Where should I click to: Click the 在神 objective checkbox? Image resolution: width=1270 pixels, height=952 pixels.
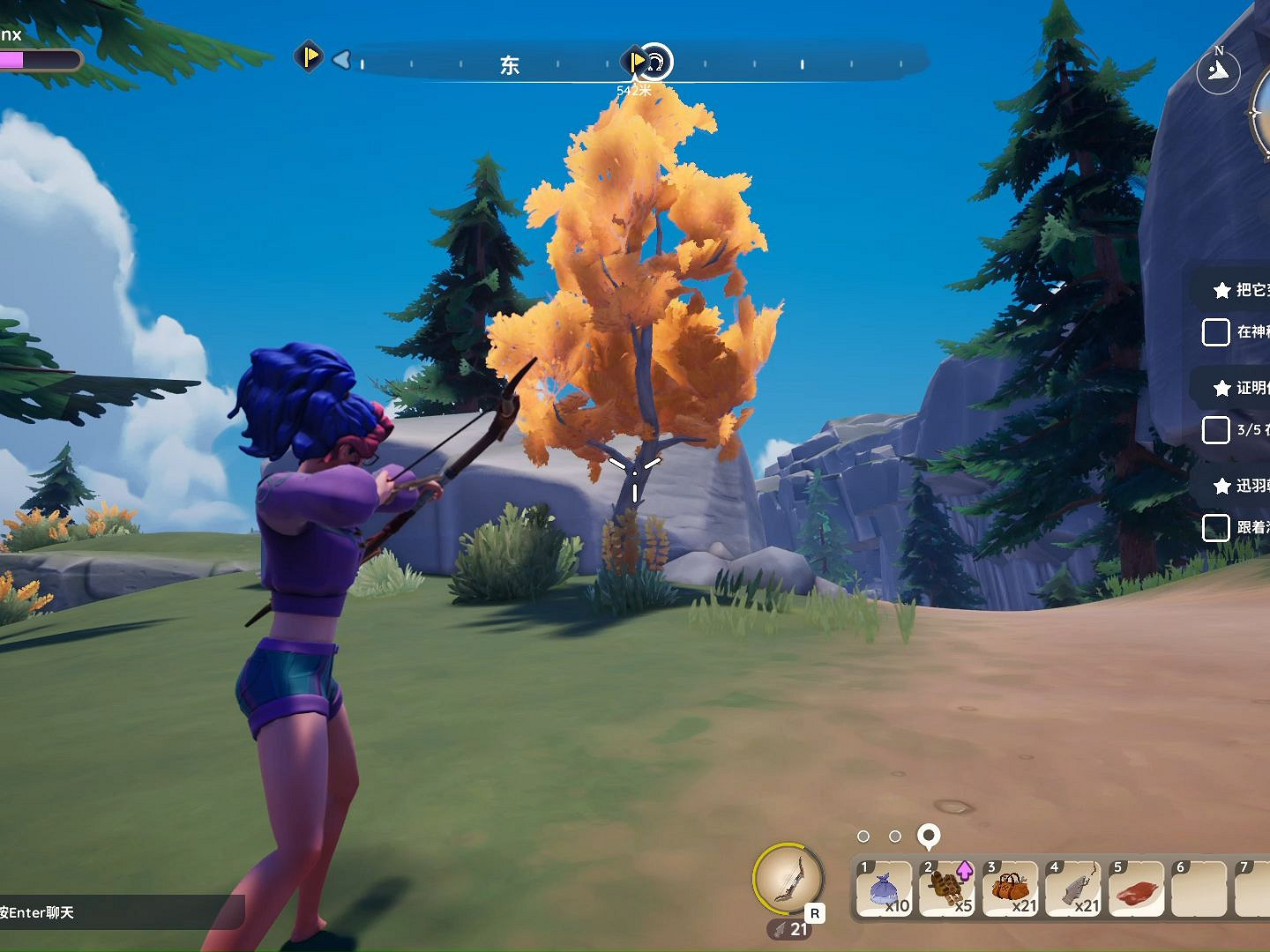(1215, 332)
